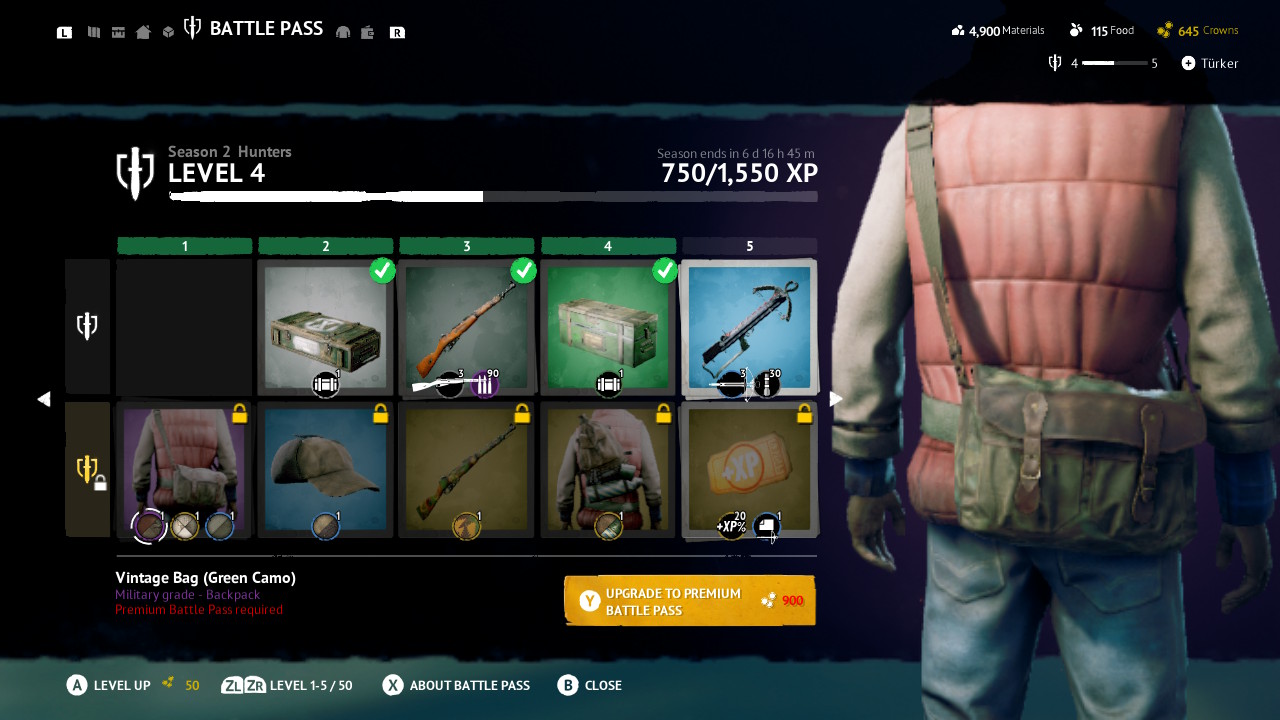Screen dimensions: 1280x720
Task: Go to the next battle pass page
Action: (836, 399)
